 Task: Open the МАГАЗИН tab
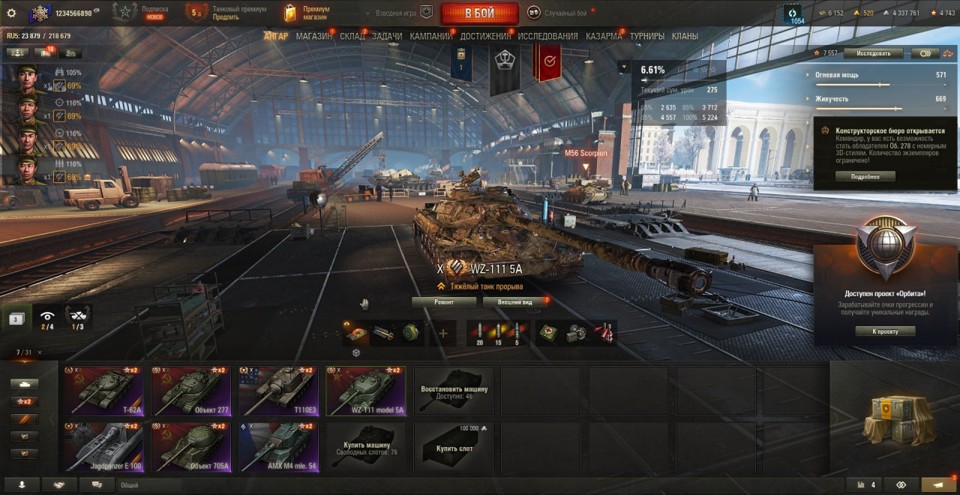314,36
